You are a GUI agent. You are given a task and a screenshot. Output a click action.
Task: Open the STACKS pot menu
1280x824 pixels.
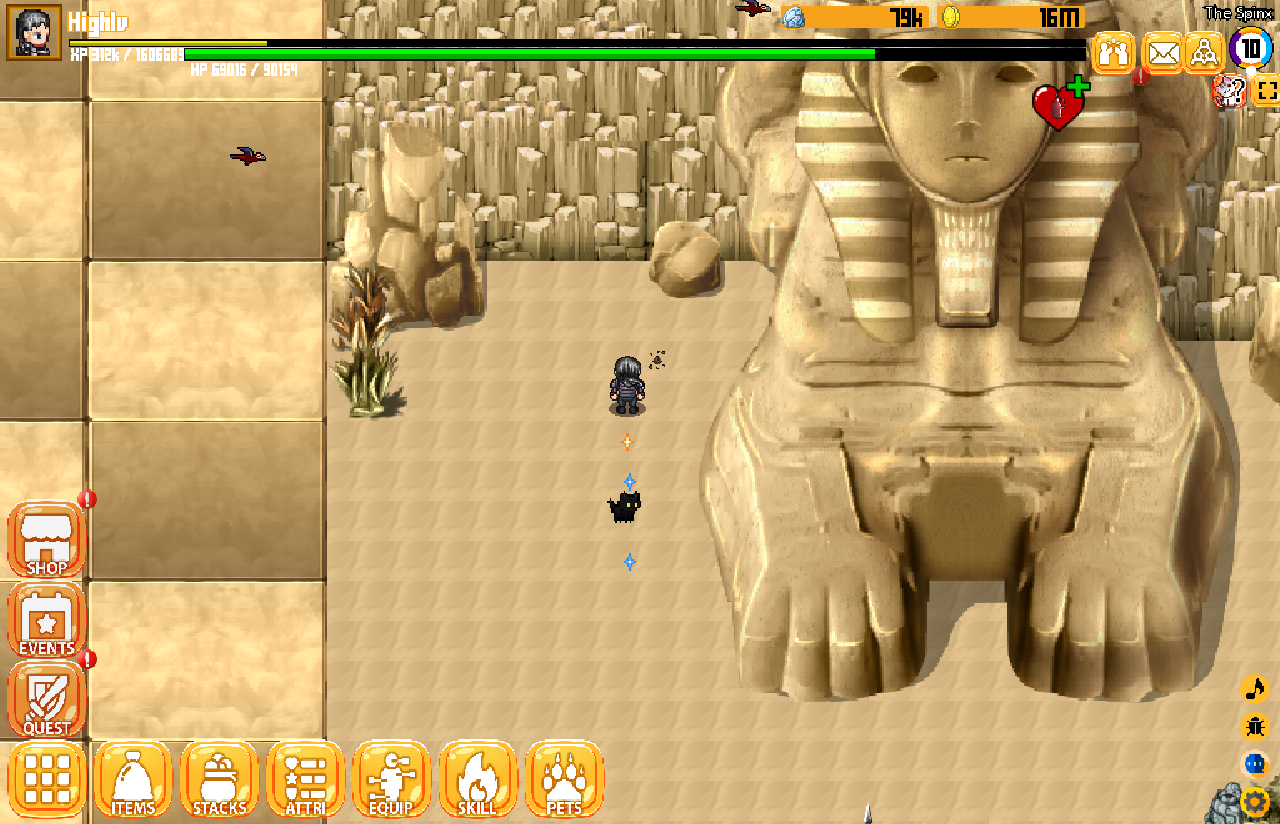[x=219, y=779]
